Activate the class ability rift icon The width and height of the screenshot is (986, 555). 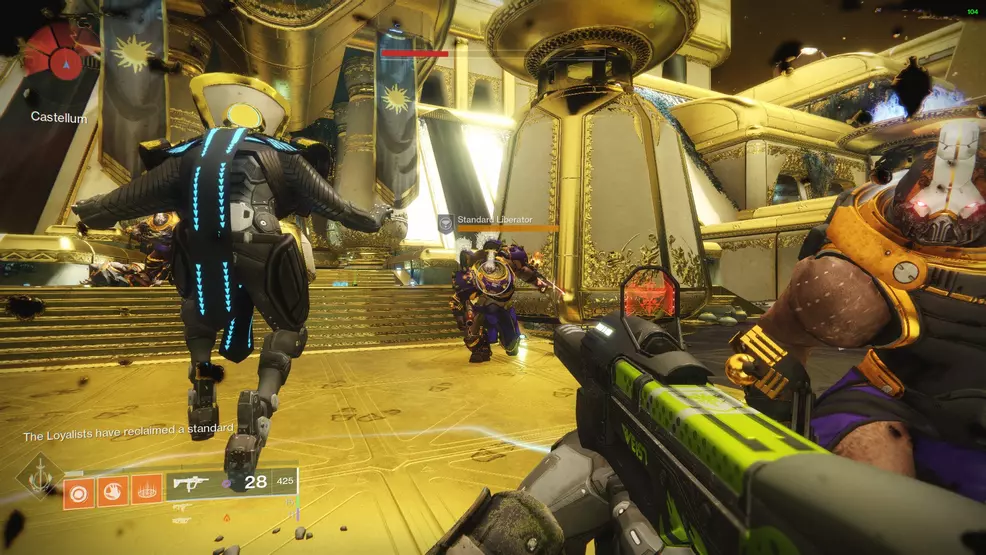coord(146,490)
